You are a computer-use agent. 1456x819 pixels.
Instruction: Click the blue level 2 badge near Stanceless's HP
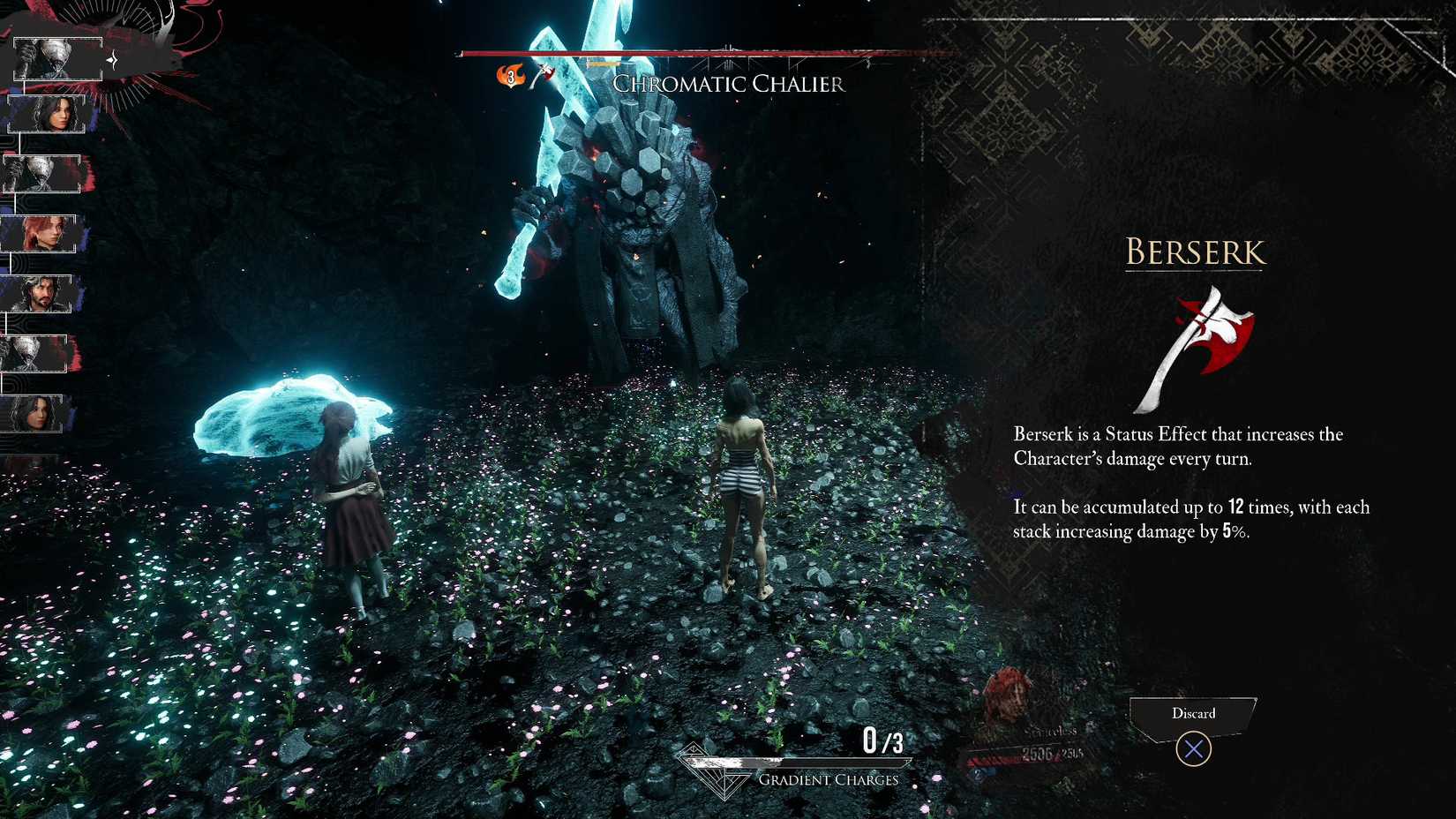point(978,774)
